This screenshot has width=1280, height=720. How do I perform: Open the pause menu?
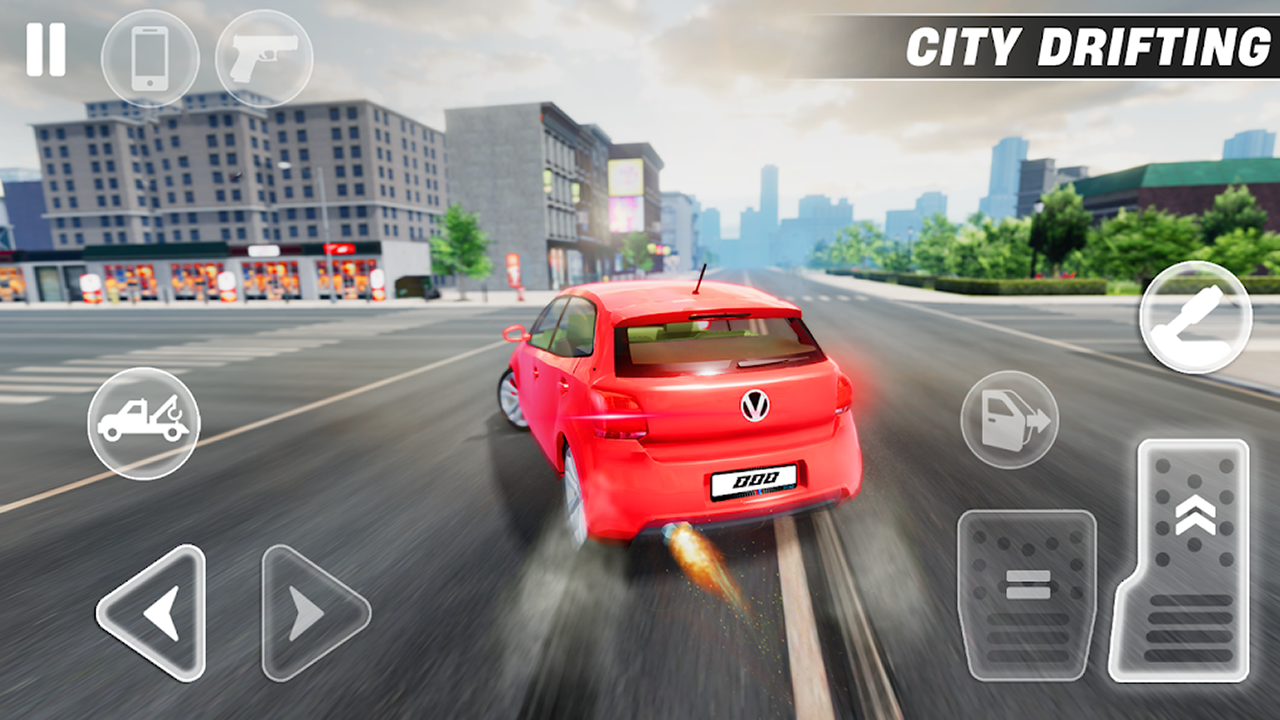pyautogui.click(x=44, y=48)
